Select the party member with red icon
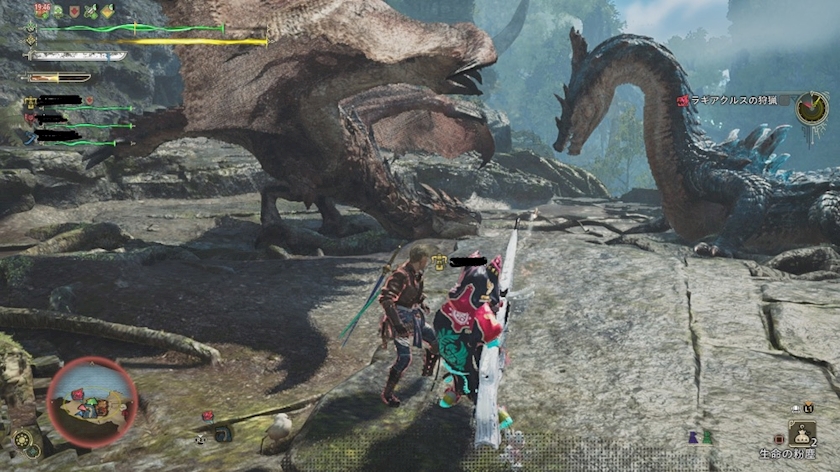840x472 pixels. 30,118
